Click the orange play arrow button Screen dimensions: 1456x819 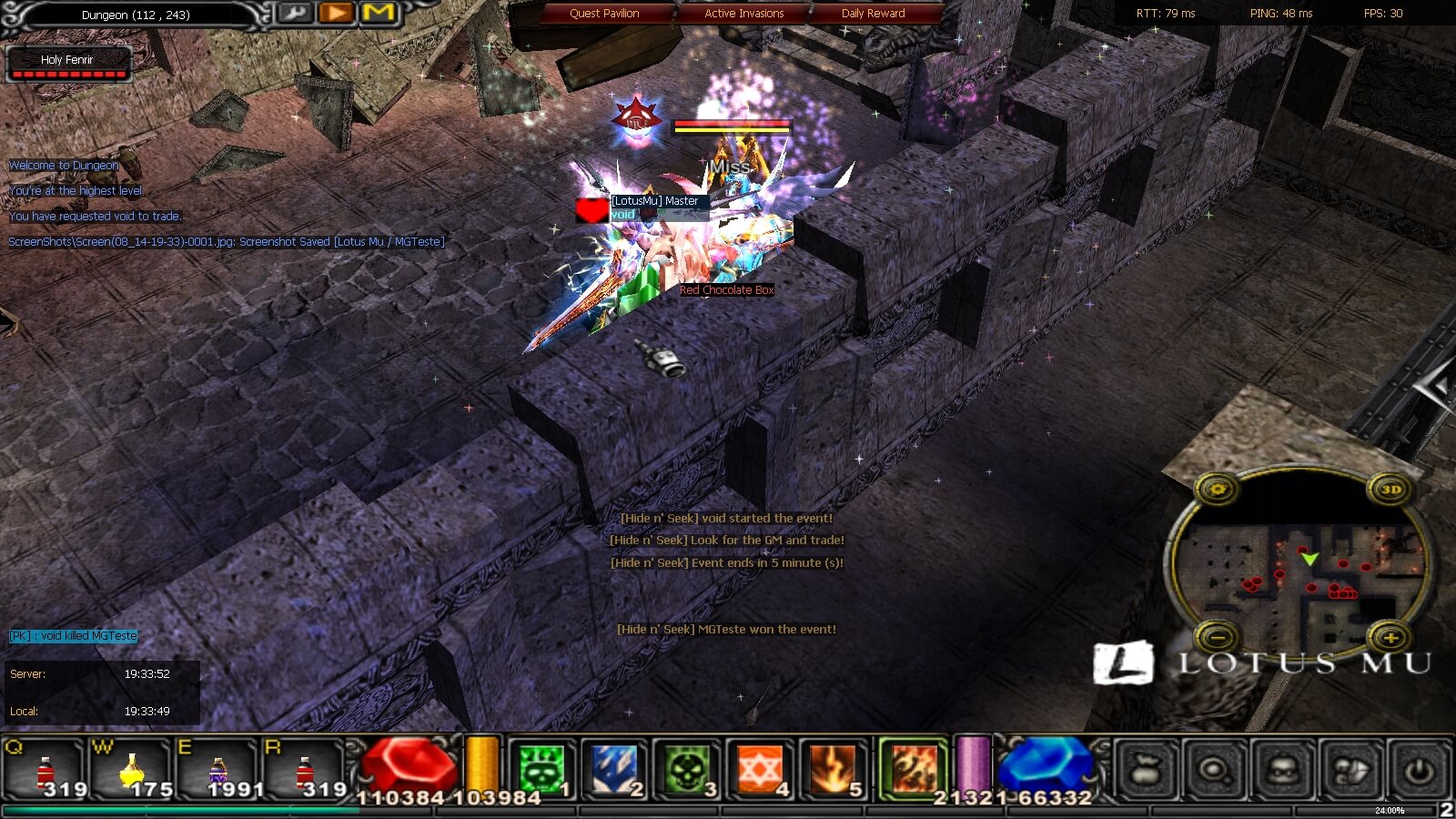click(x=336, y=14)
